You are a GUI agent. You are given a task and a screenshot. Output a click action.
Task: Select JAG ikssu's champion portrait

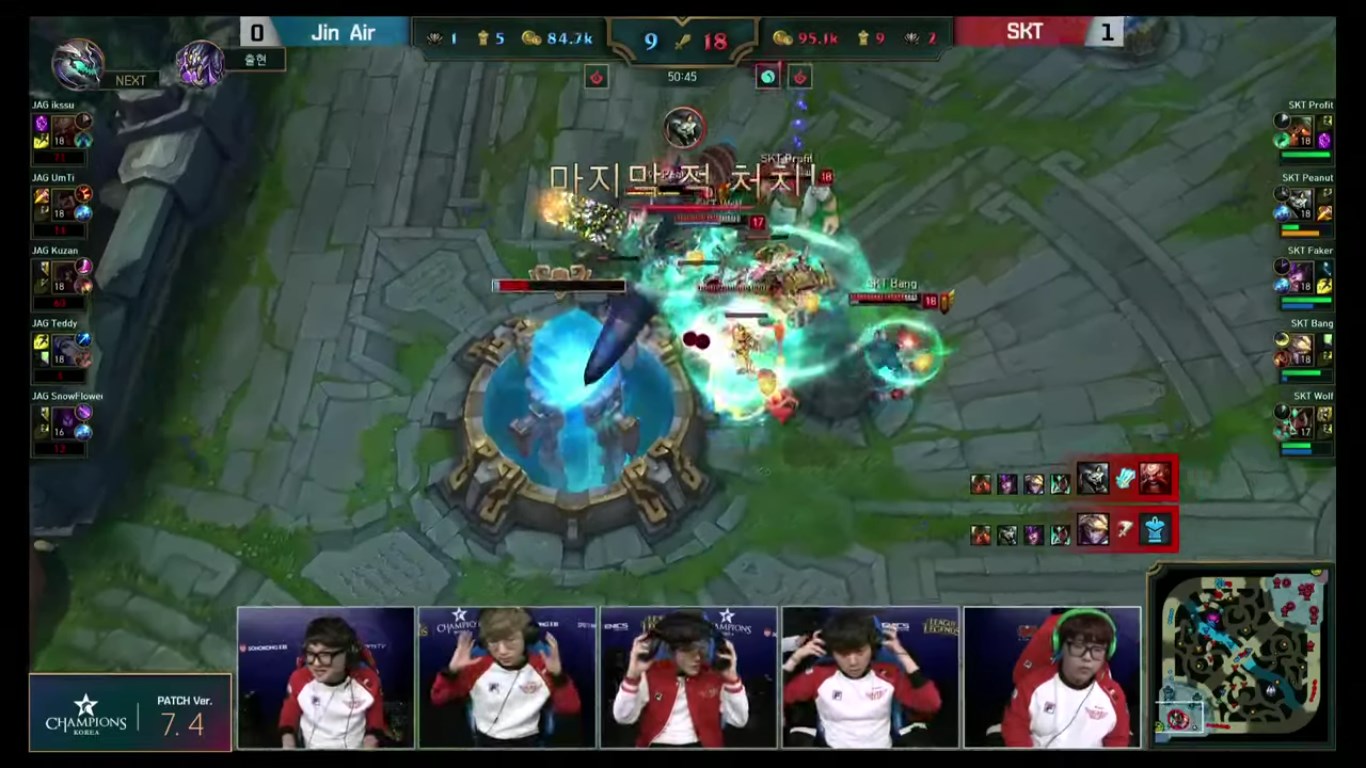click(65, 128)
